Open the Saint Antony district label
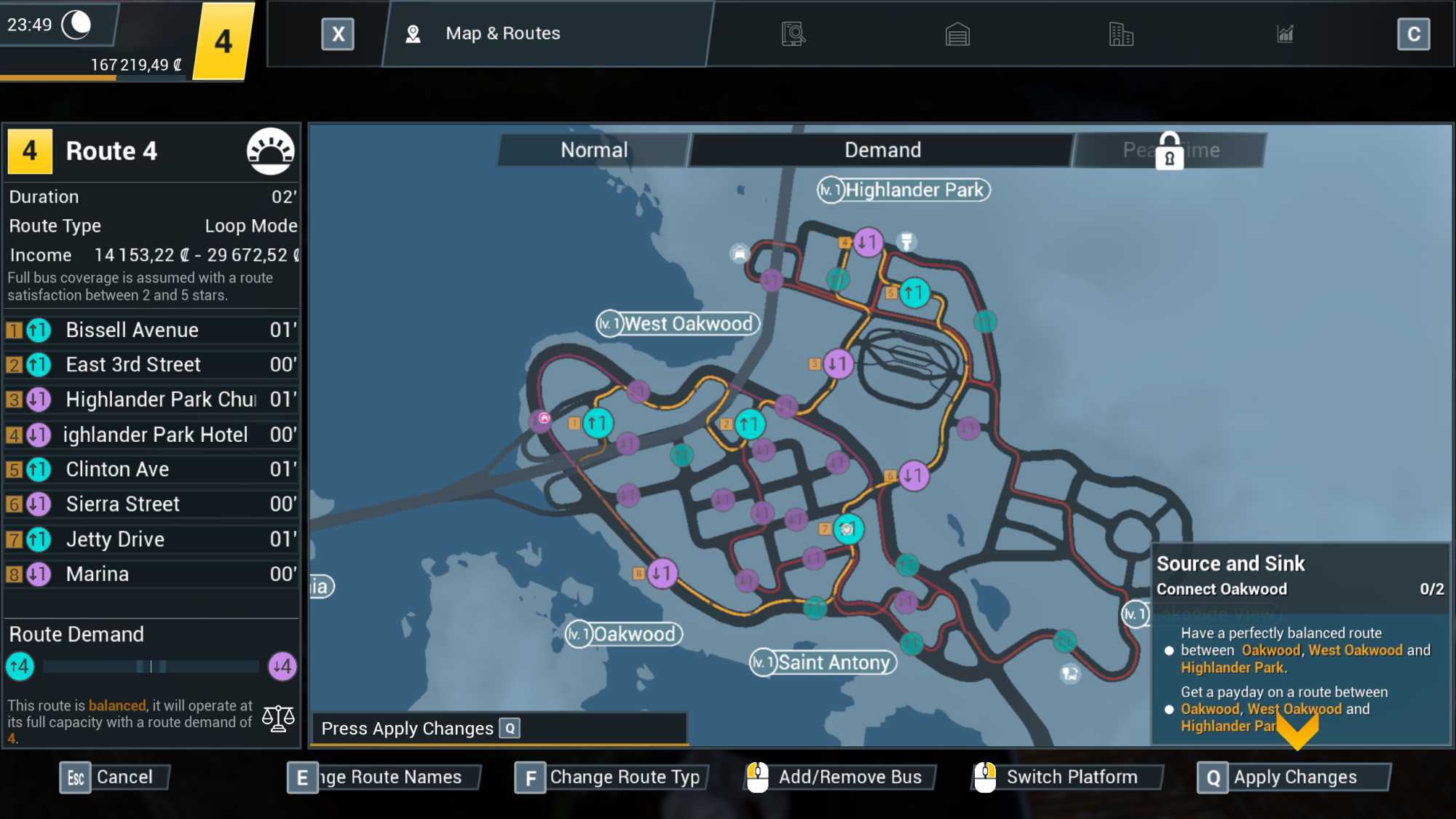The width and height of the screenshot is (1456, 819). pos(823,662)
